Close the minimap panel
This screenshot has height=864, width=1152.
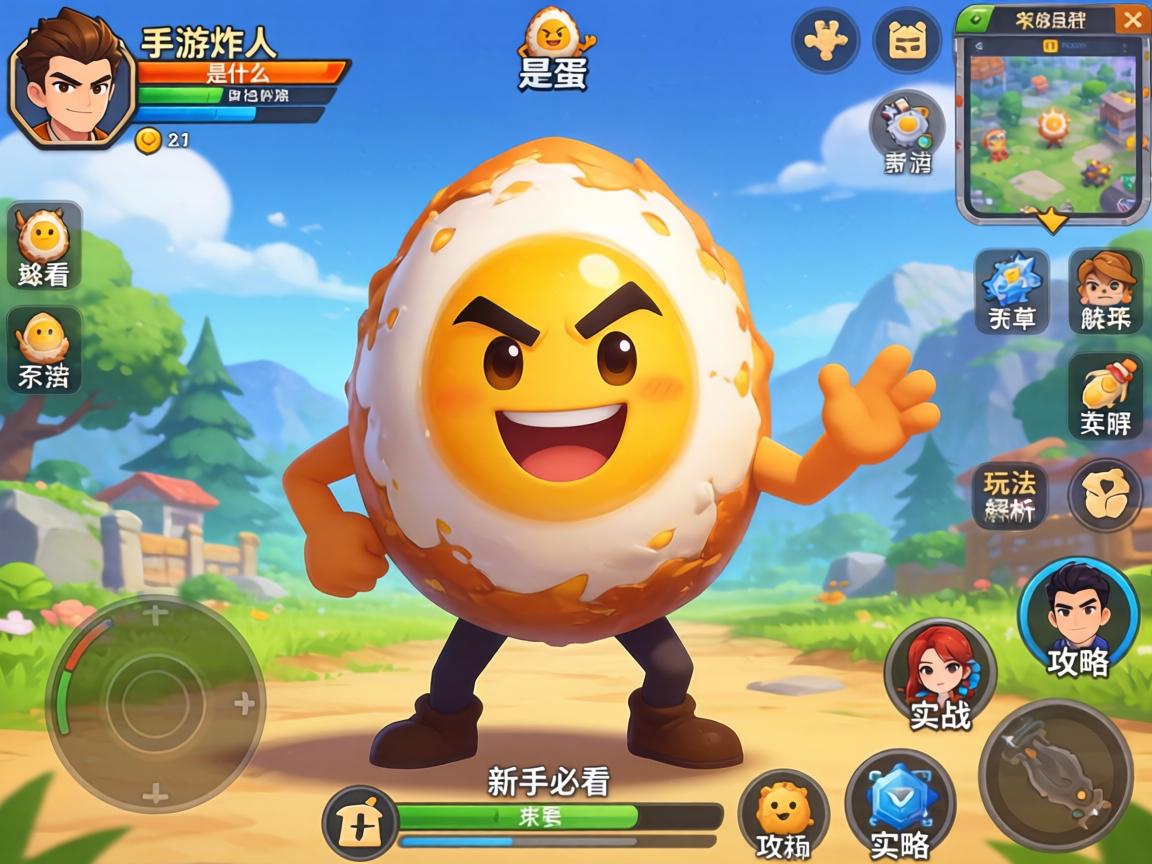coord(1131,19)
